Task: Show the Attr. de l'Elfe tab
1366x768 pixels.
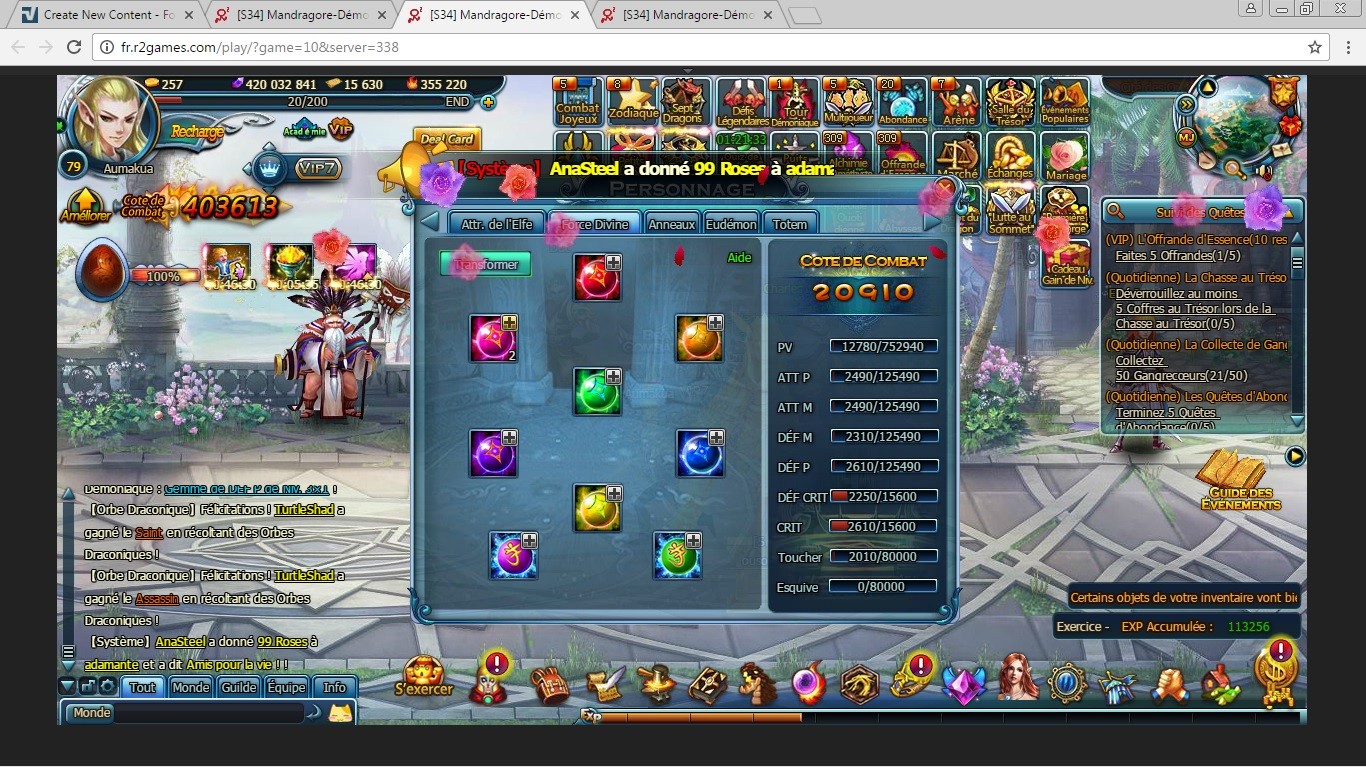Action: pos(497,224)
